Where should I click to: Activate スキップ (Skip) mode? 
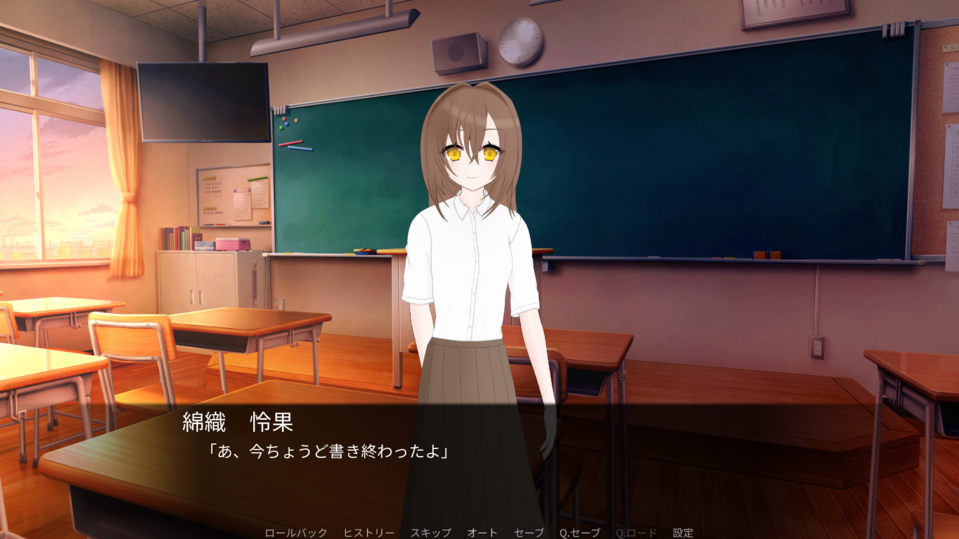[x=430, y=533]
